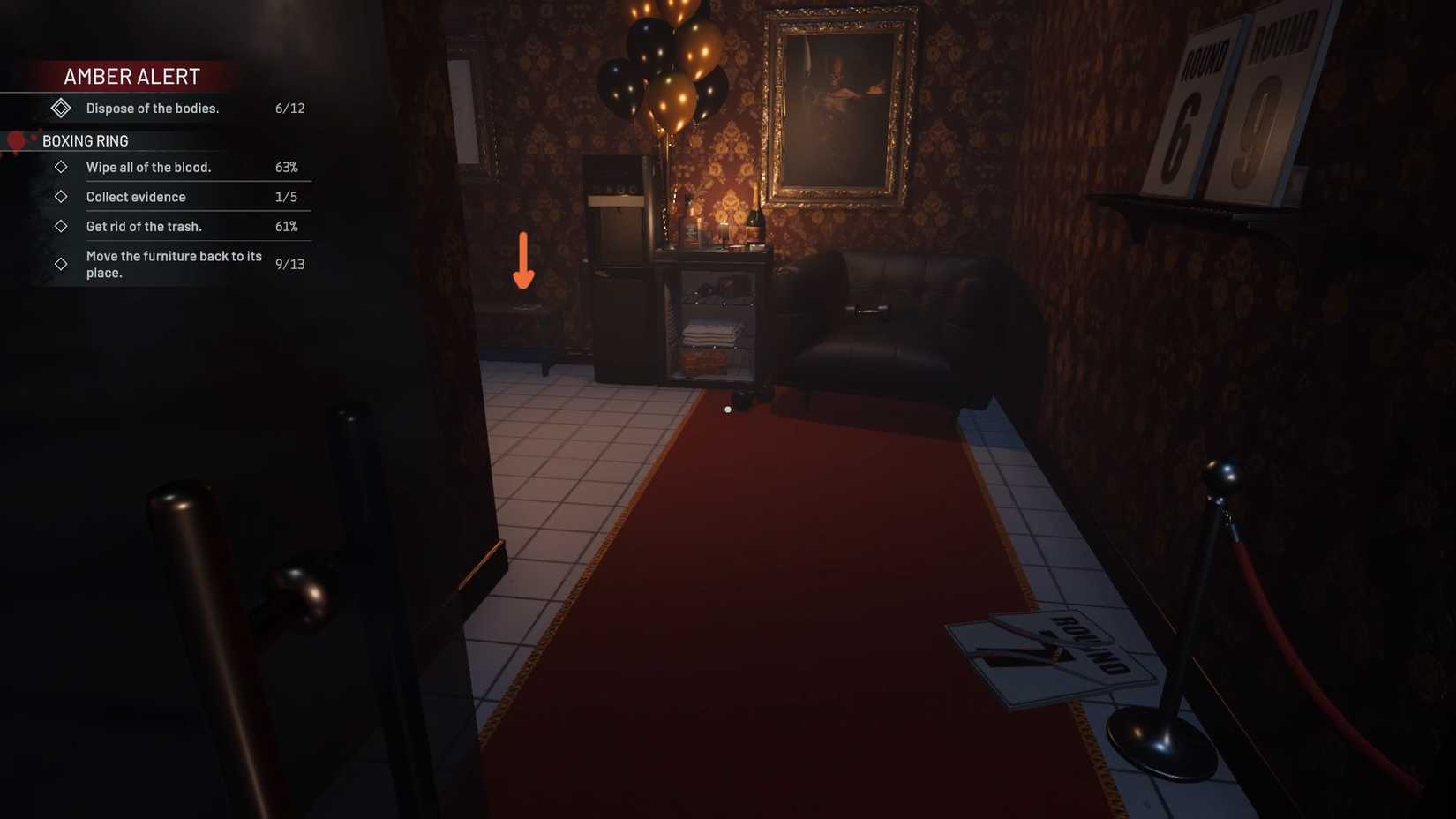Click the blood splatter icon beside BOXING RING

[x=14, y=141]
